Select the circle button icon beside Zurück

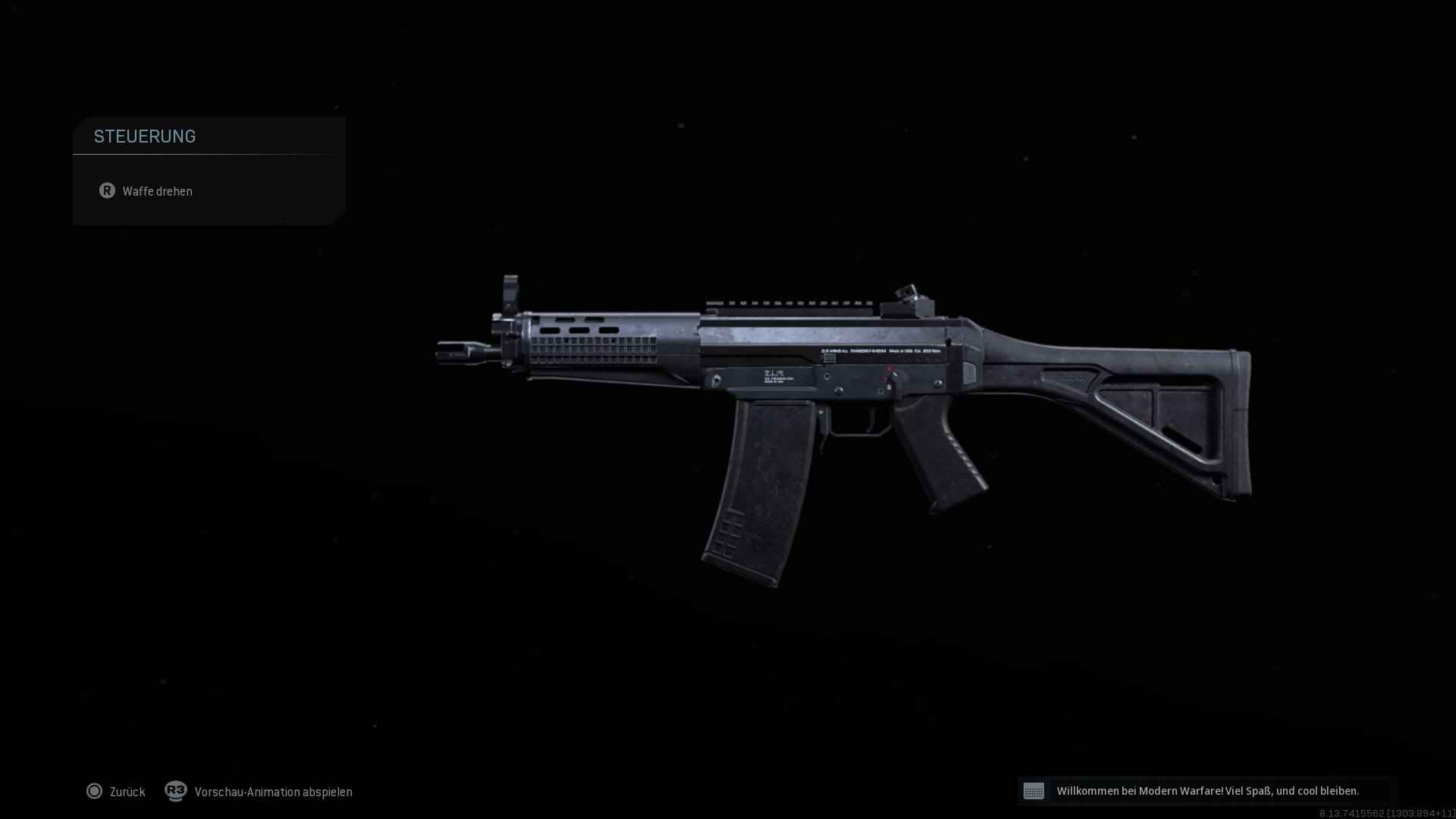pyautogui.click(x=95, y=791)
